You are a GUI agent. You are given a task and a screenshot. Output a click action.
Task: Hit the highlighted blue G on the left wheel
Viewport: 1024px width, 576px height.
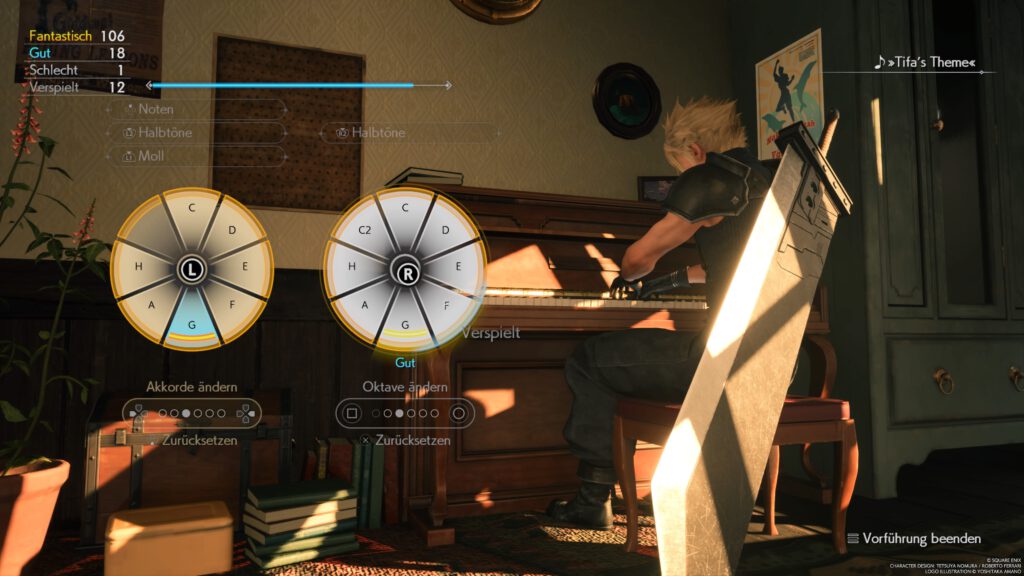click(191, 325)
